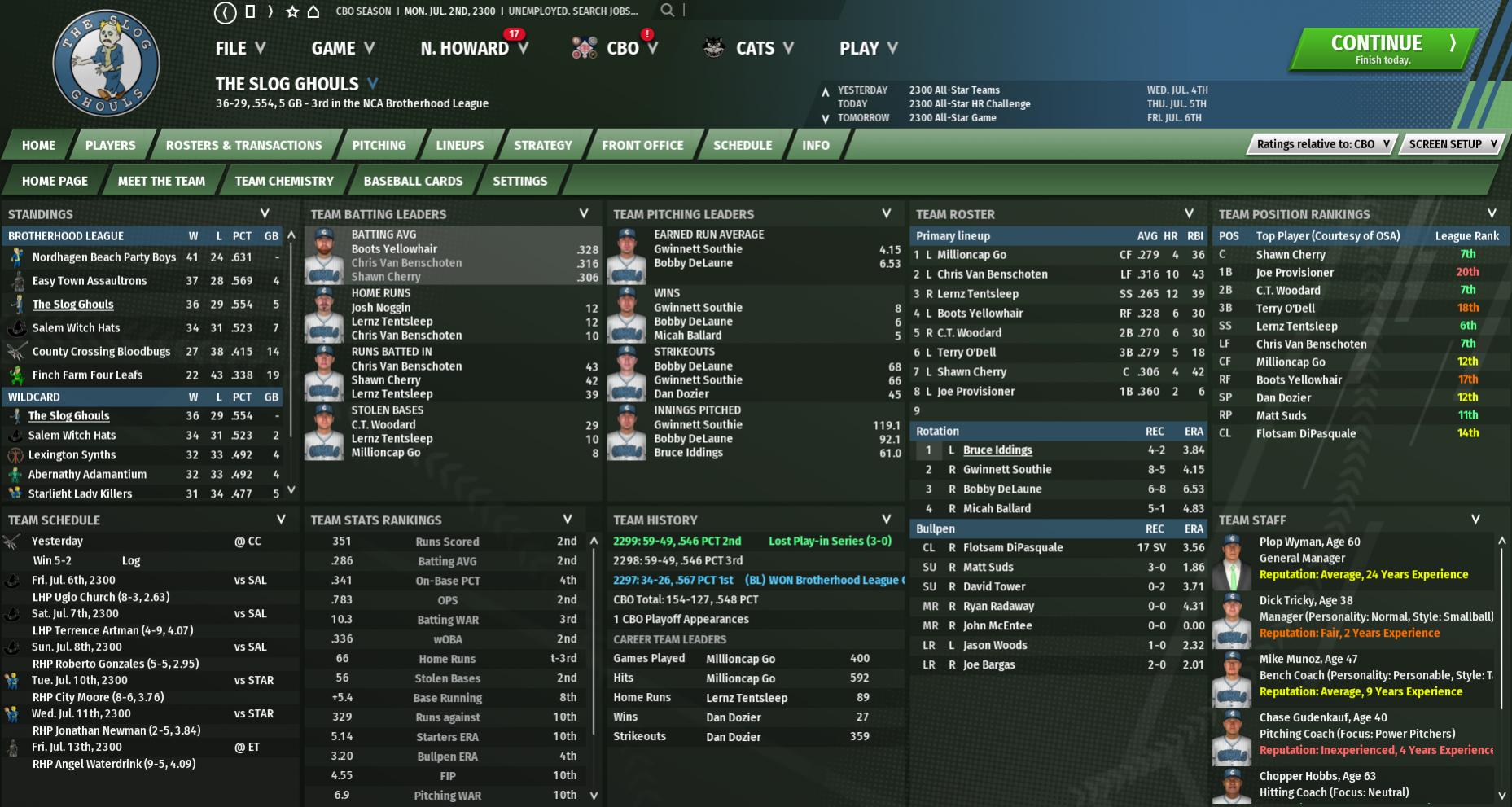Switch to the Players tab
Viewport: 1512px width, 807px height.
tap(111, 145)
